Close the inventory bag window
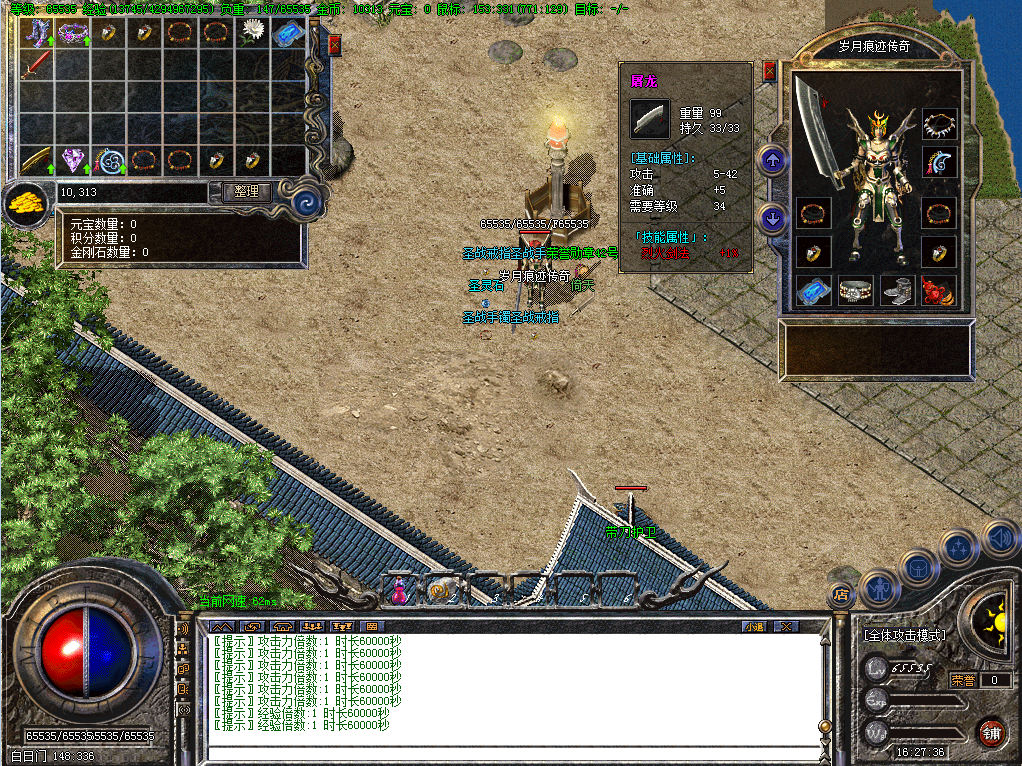 click(x=334, y=45)
